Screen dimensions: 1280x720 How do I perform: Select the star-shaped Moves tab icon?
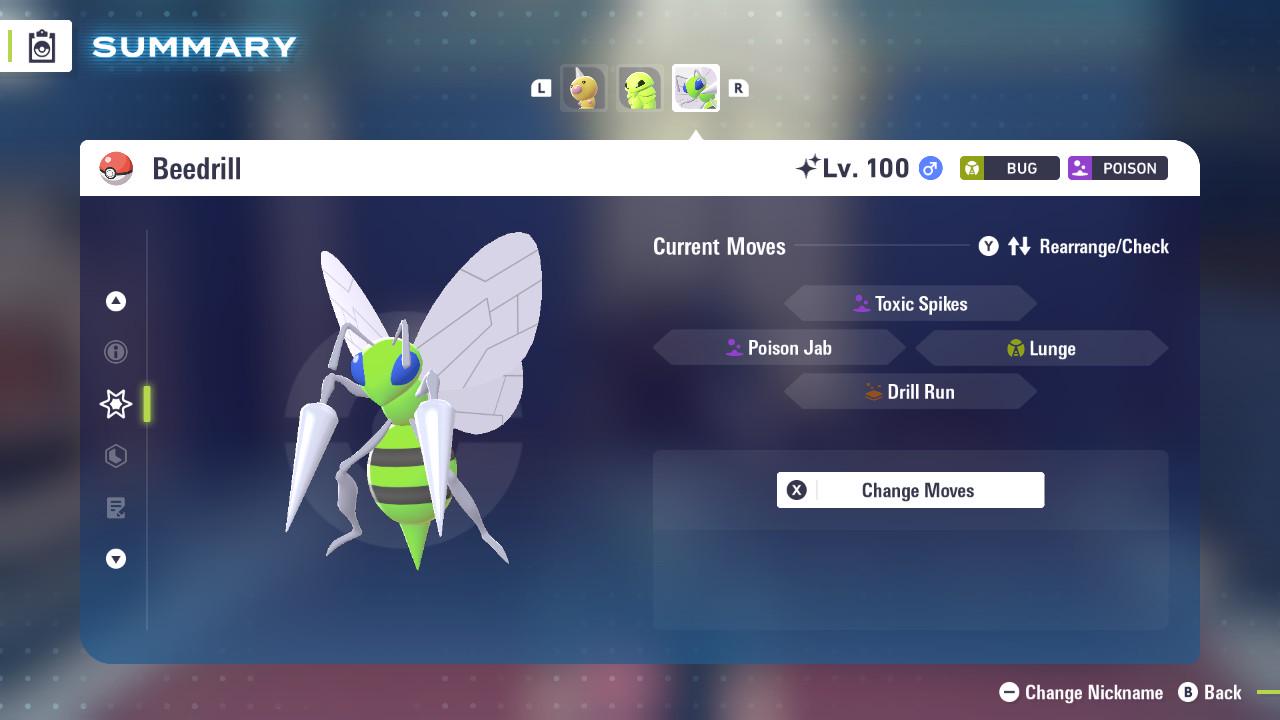point(115,403)
